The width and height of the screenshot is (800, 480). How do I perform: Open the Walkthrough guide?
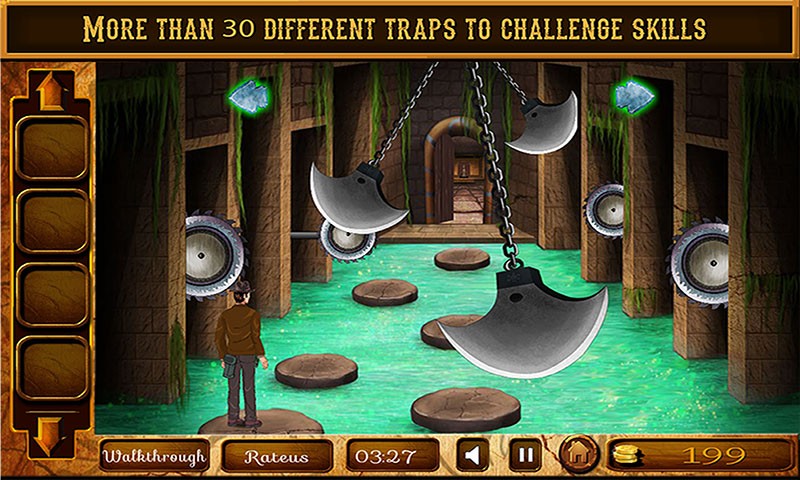pos(153,456)
